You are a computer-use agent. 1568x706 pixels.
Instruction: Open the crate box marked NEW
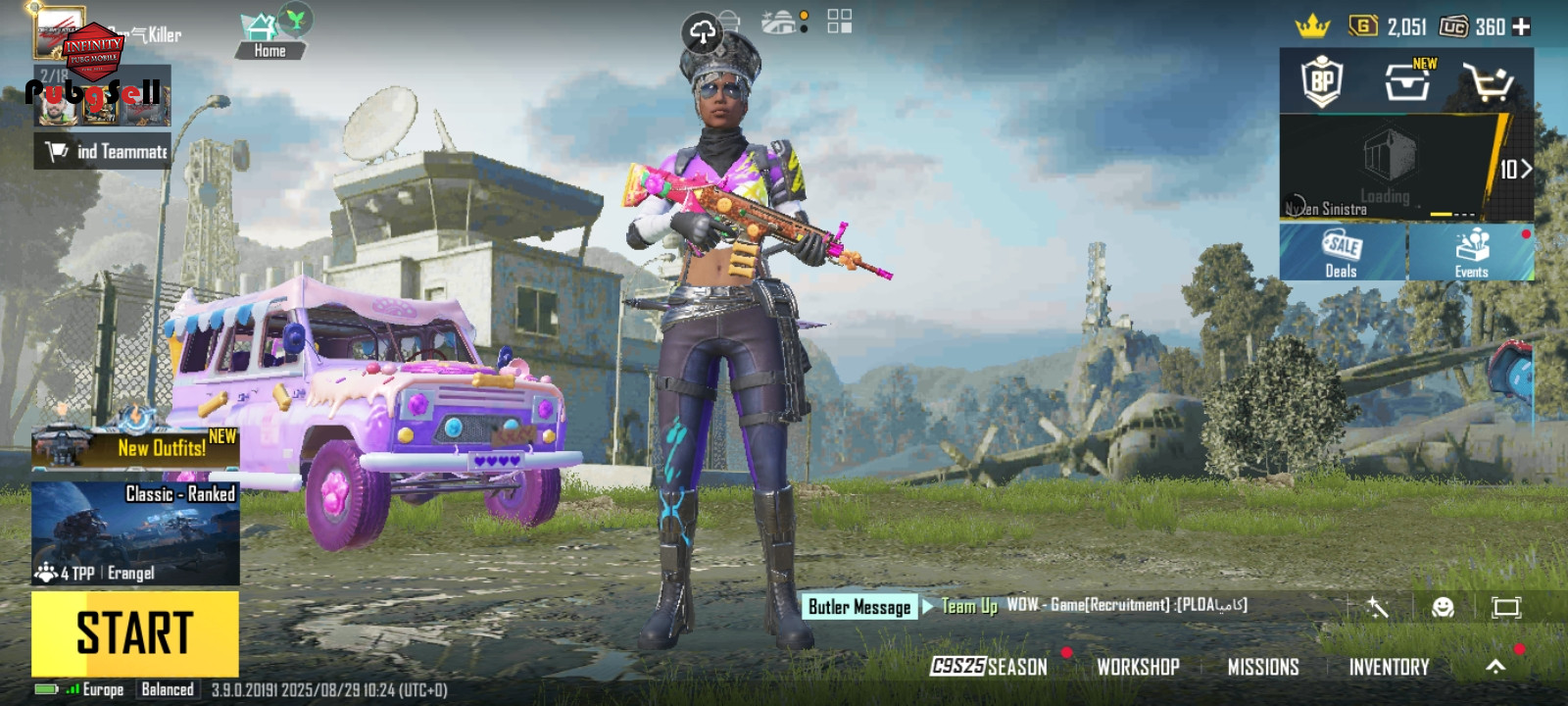1408,81
